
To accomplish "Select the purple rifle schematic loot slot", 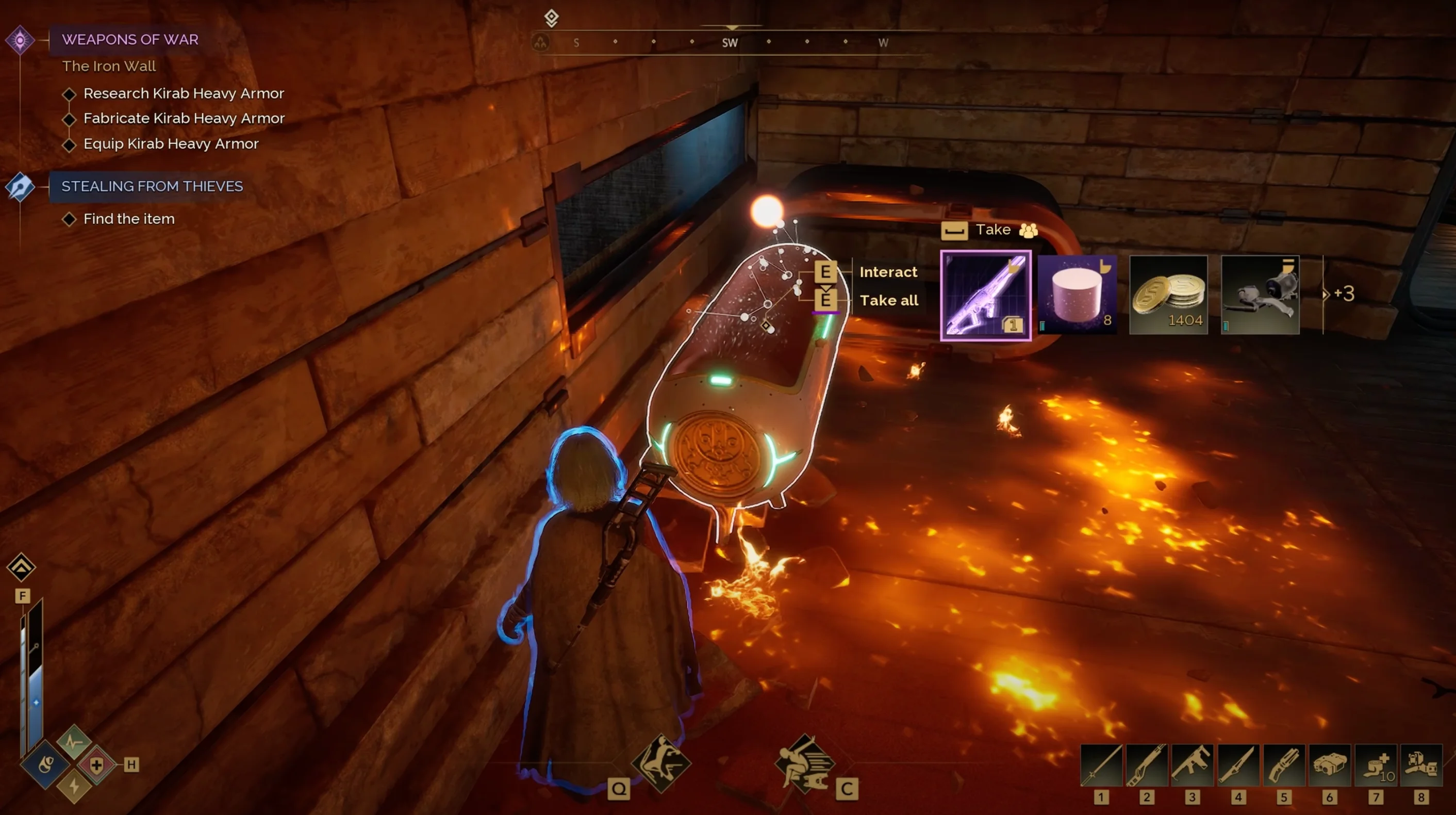I will pos(985,295).
